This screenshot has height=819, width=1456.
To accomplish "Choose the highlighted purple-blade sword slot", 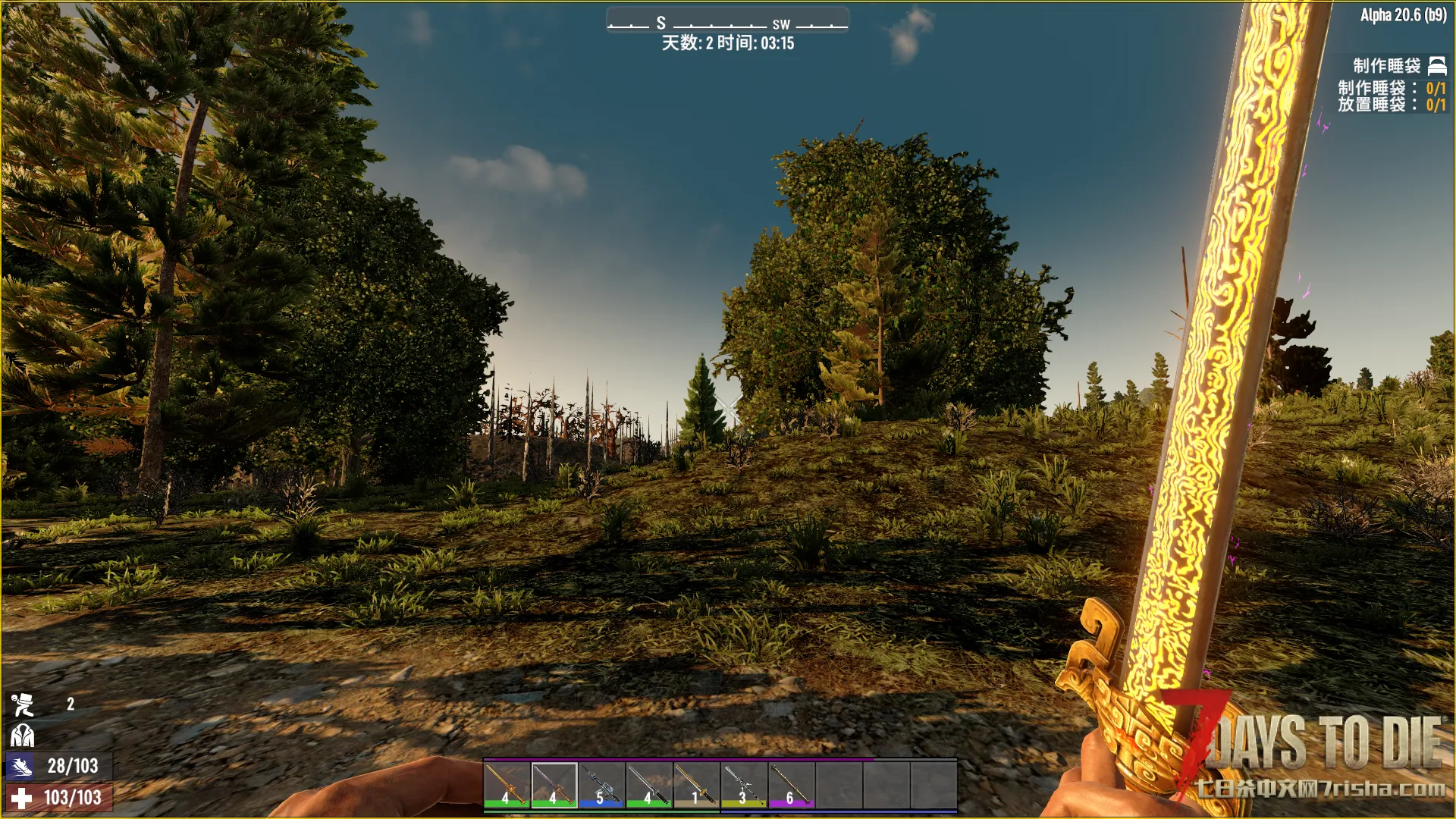I will tap(554, 785).
